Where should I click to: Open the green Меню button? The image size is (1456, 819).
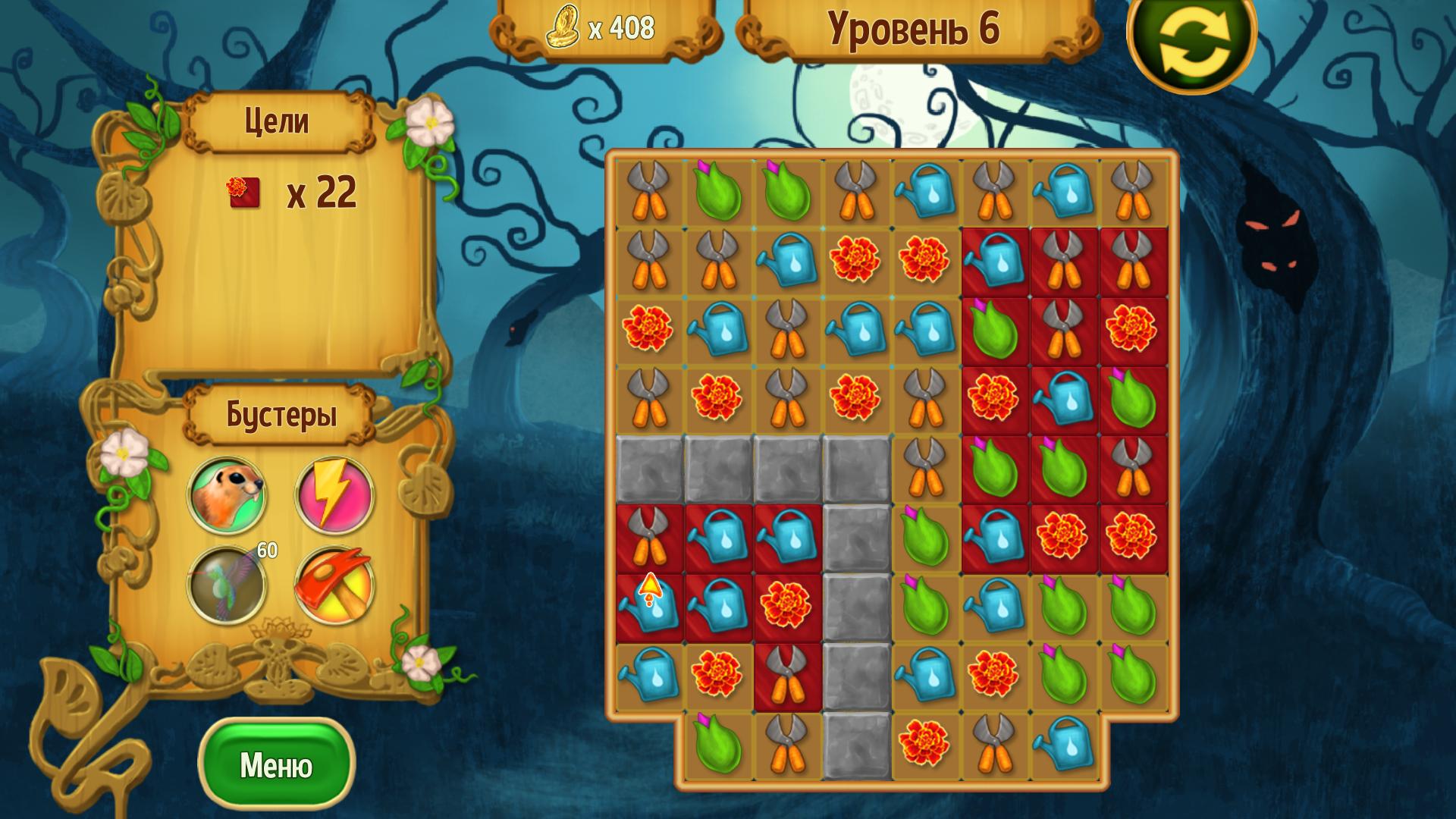(276, 764)
